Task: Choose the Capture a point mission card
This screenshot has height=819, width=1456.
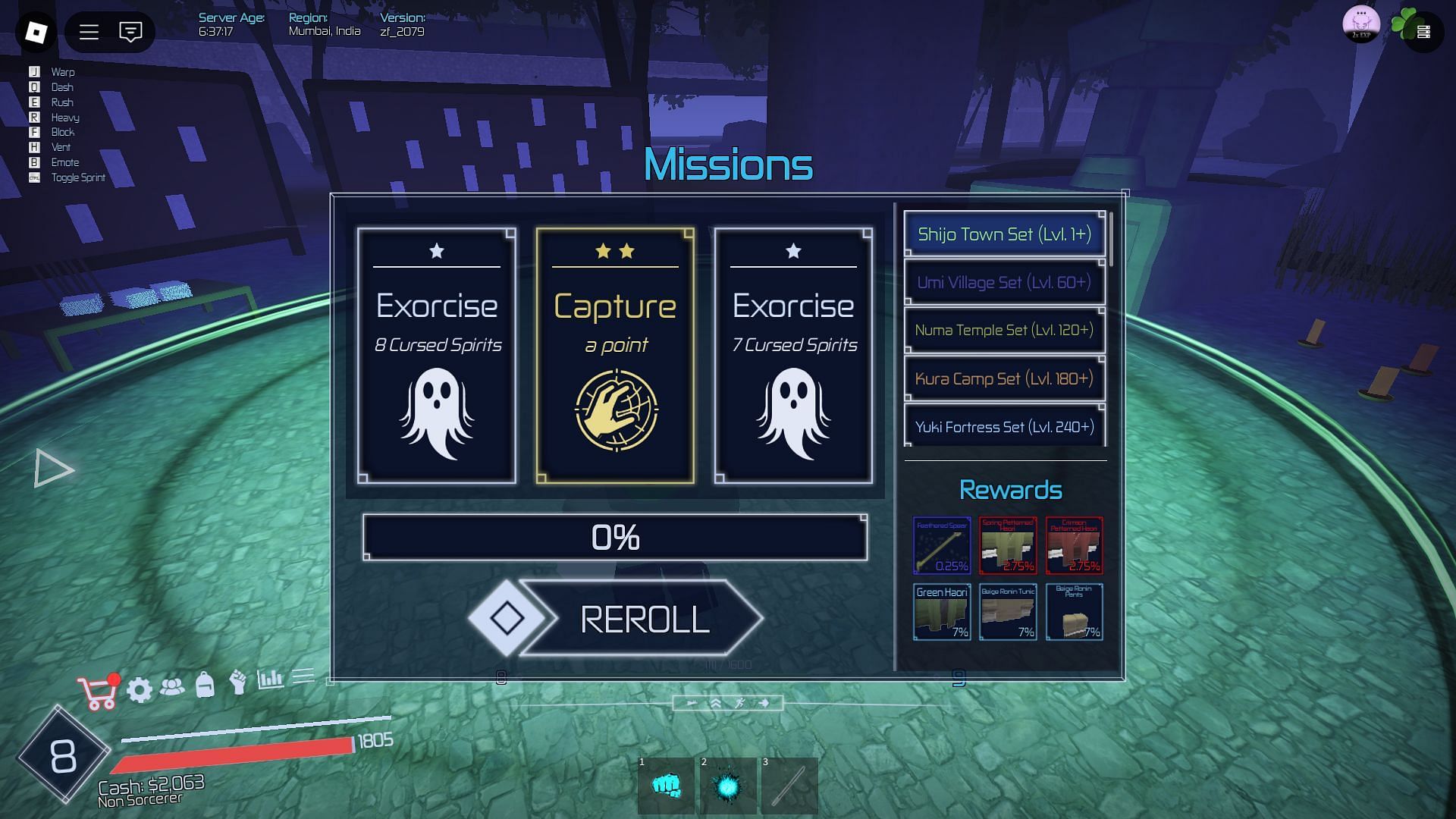Action: pos(615,356)
